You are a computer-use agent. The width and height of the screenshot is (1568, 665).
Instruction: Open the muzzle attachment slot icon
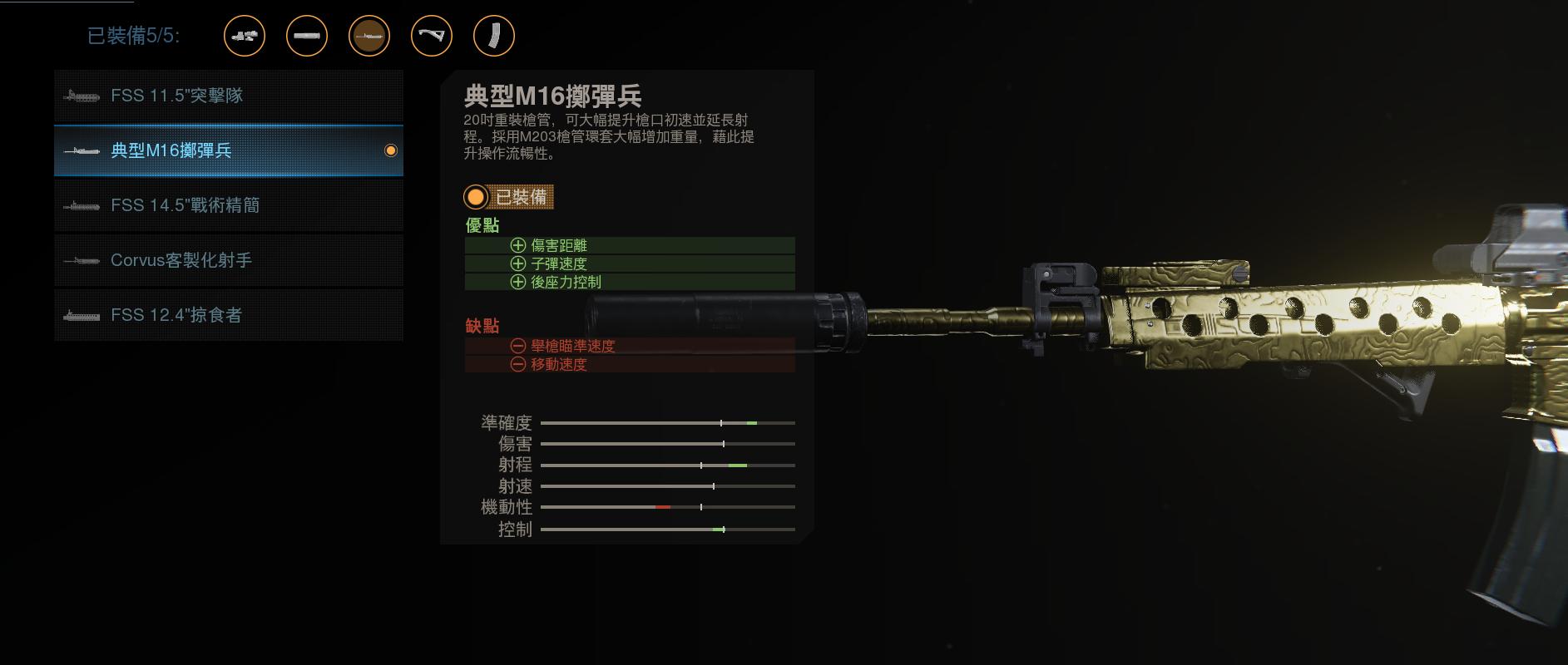[x=305, y=36]
